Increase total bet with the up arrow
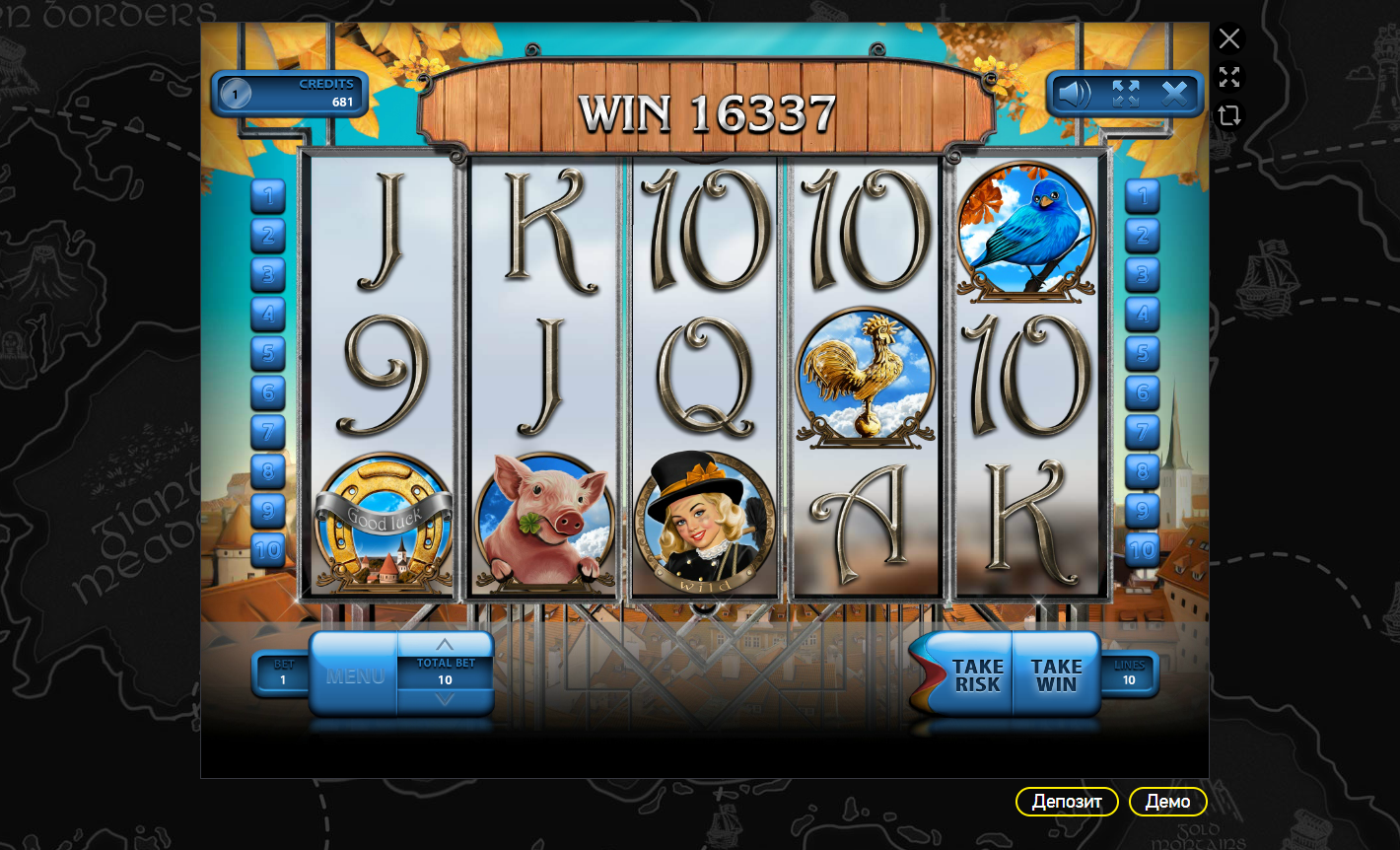The width and height of the screenshot is (1400, 850). [x=445, y=645]
